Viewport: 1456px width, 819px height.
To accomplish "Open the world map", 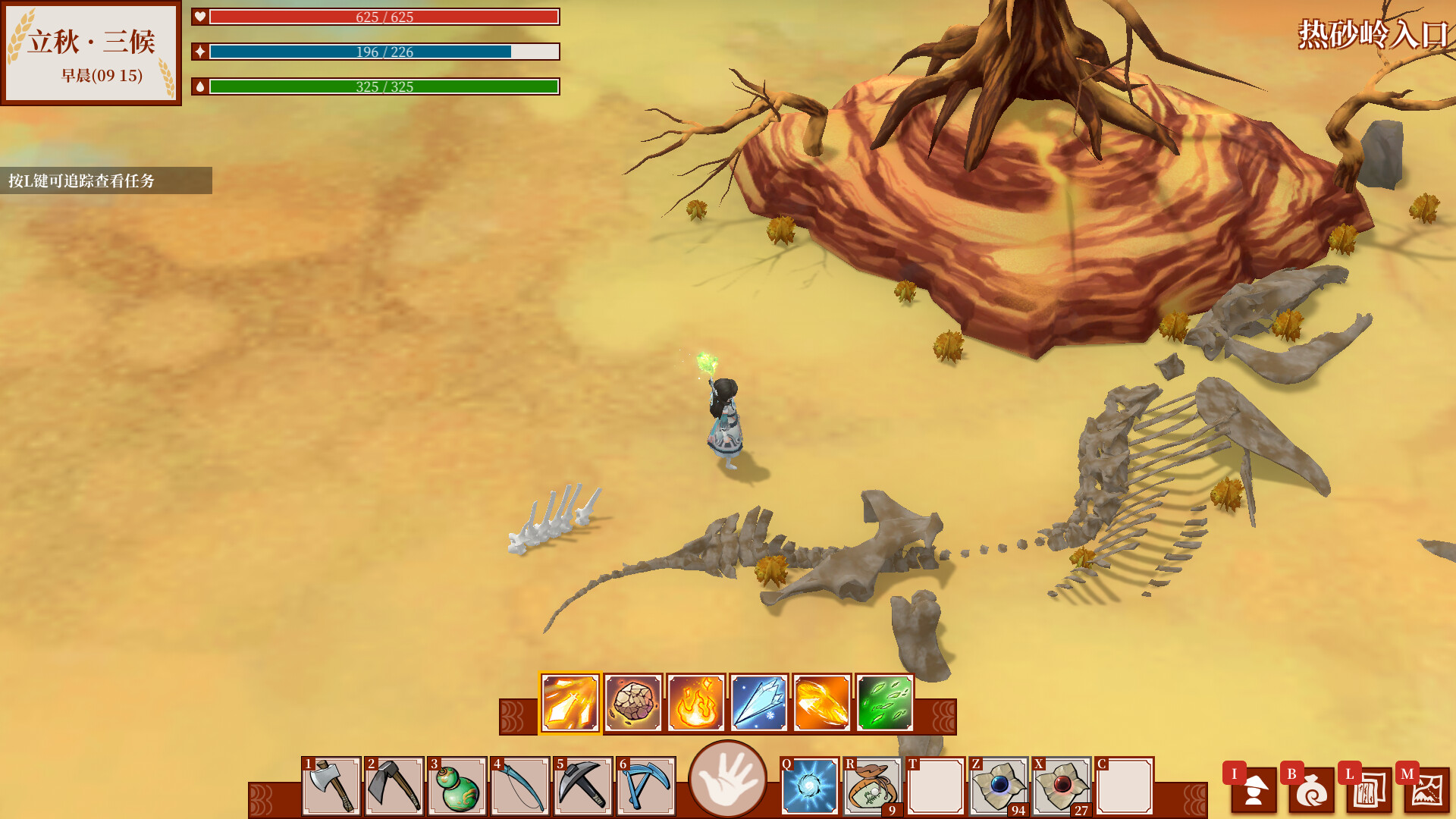I will click(x=1426, y=790).
